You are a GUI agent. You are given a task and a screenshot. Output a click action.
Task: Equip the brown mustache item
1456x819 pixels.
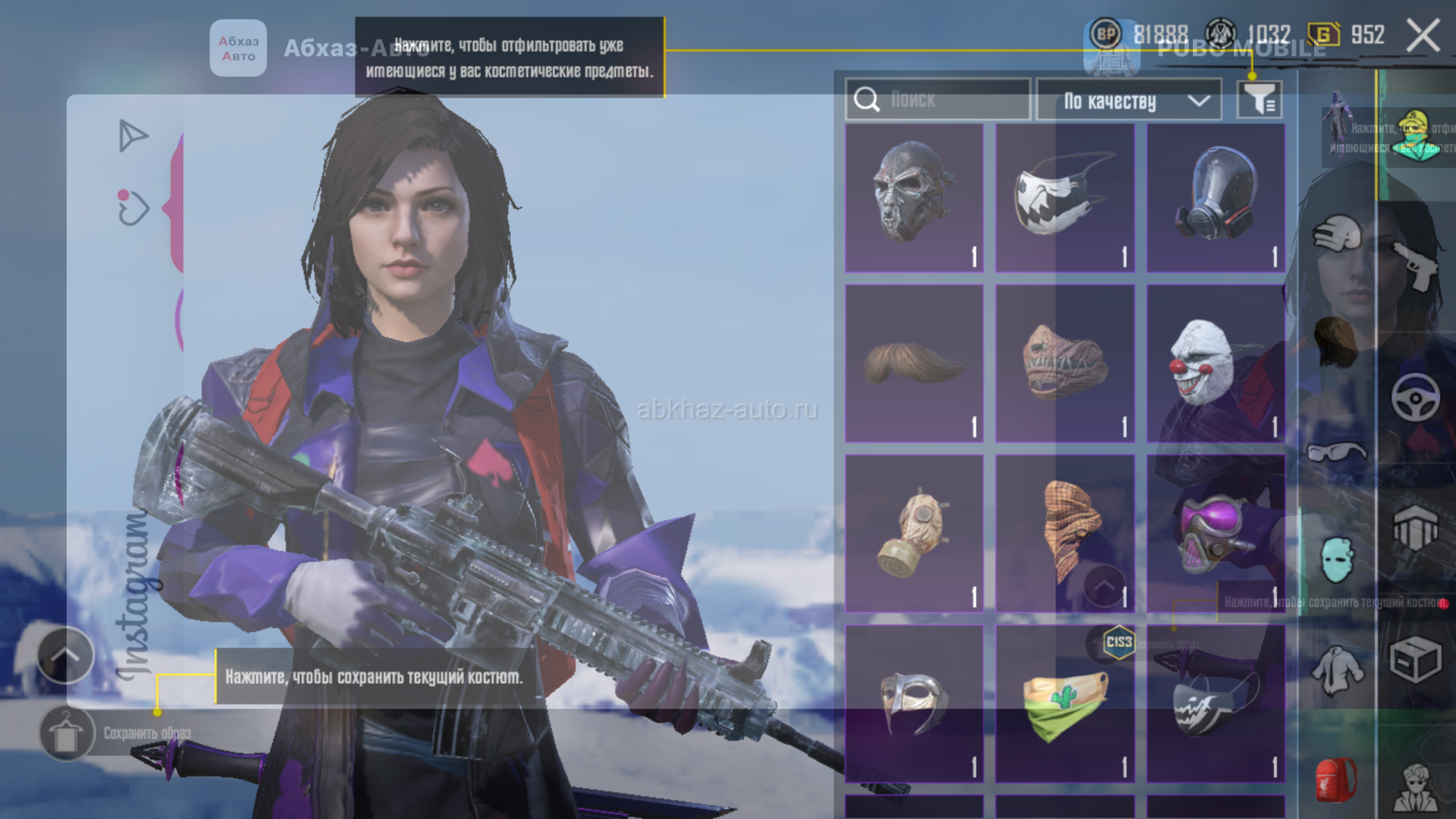pyautogui.click(x=914, y=364)
